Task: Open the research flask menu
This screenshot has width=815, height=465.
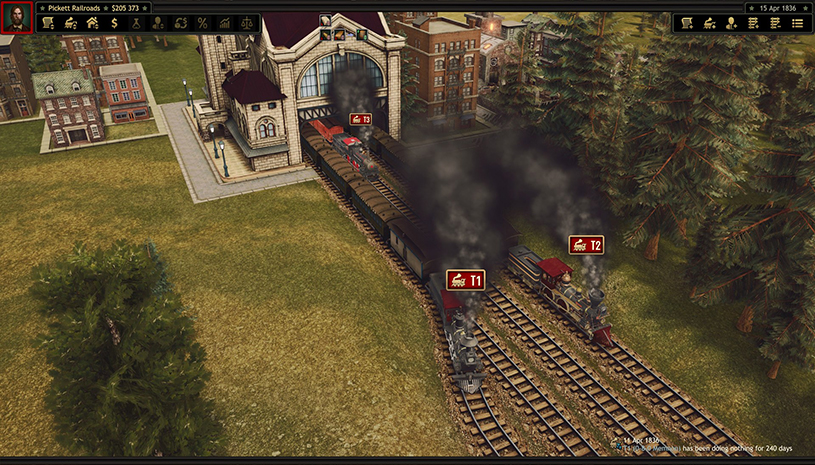Action: tap(136, 23)
